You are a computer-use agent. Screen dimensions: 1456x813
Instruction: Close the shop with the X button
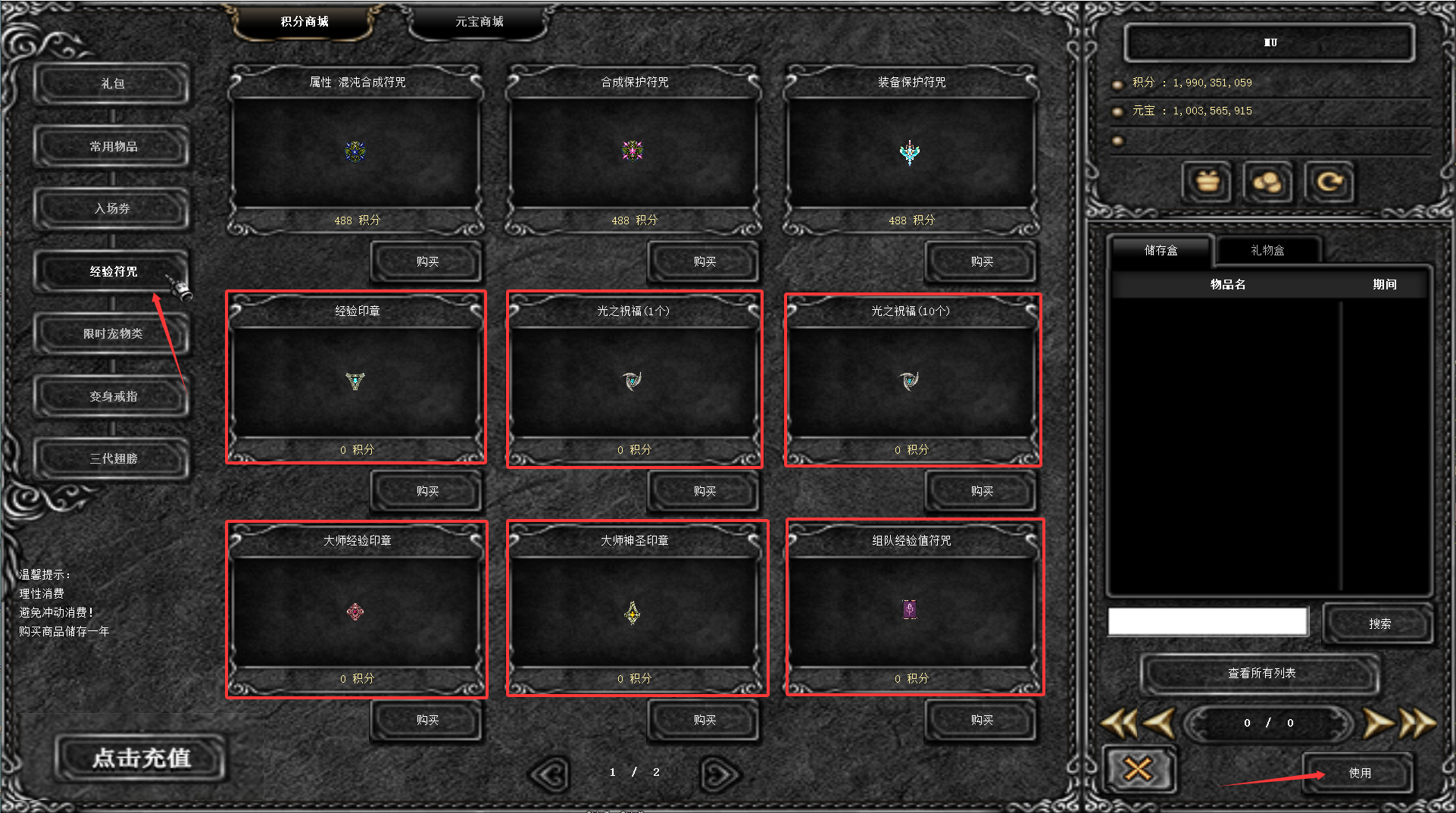[x=1138, y=770]
